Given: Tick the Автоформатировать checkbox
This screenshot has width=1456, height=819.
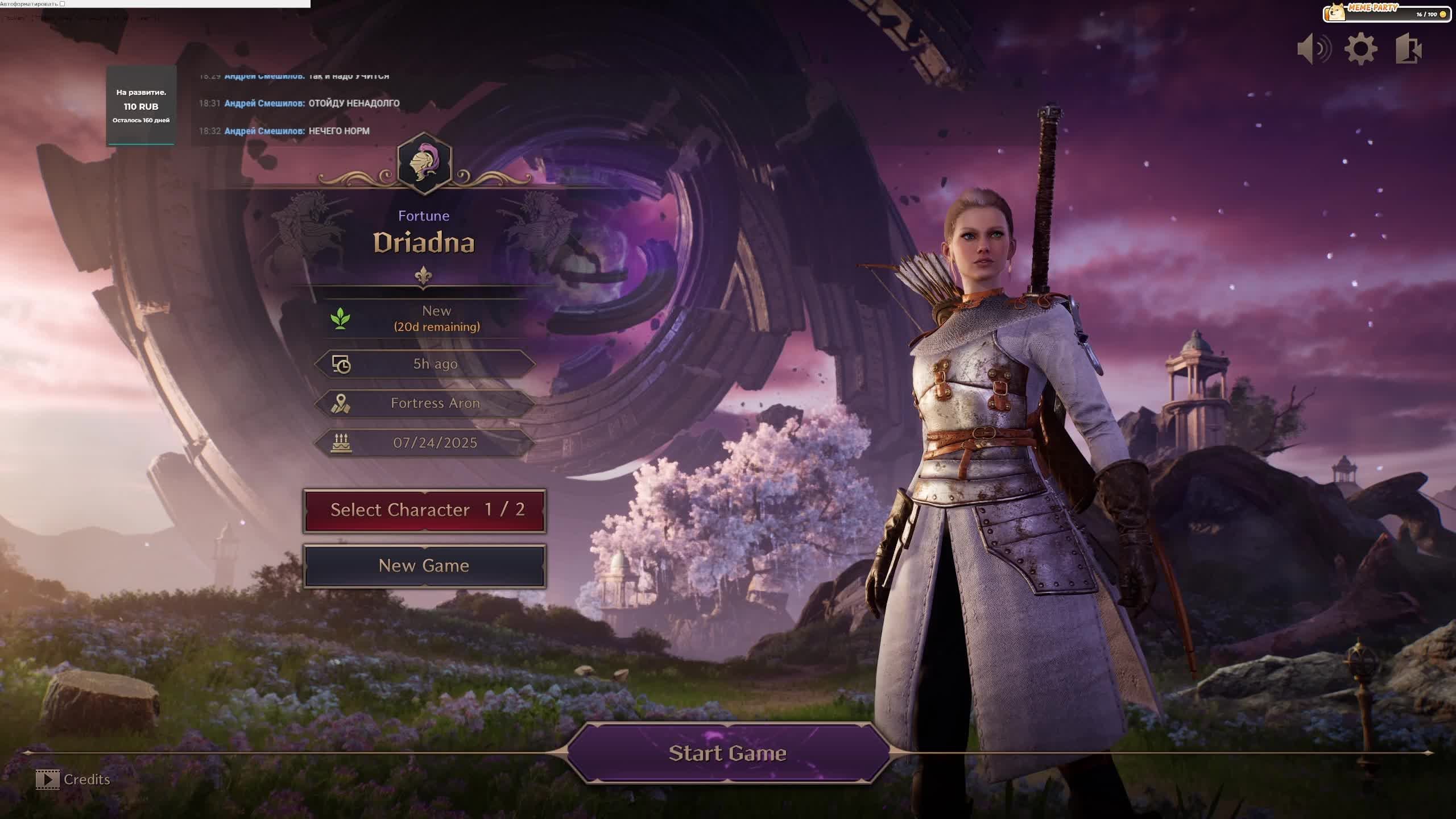Looking at the screenshot, I should tap(63, 4).
